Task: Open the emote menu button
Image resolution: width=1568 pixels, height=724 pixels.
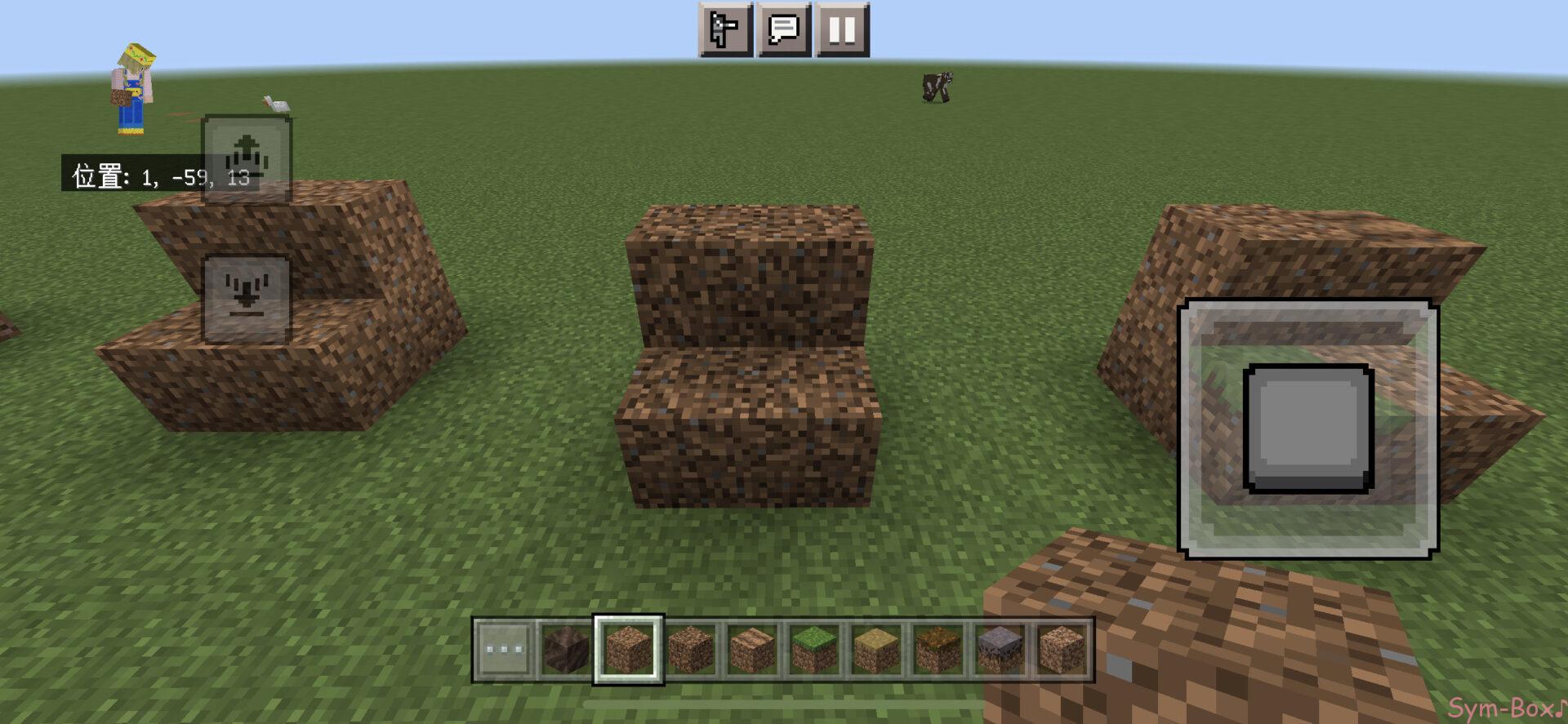Action: pos(725,30)
